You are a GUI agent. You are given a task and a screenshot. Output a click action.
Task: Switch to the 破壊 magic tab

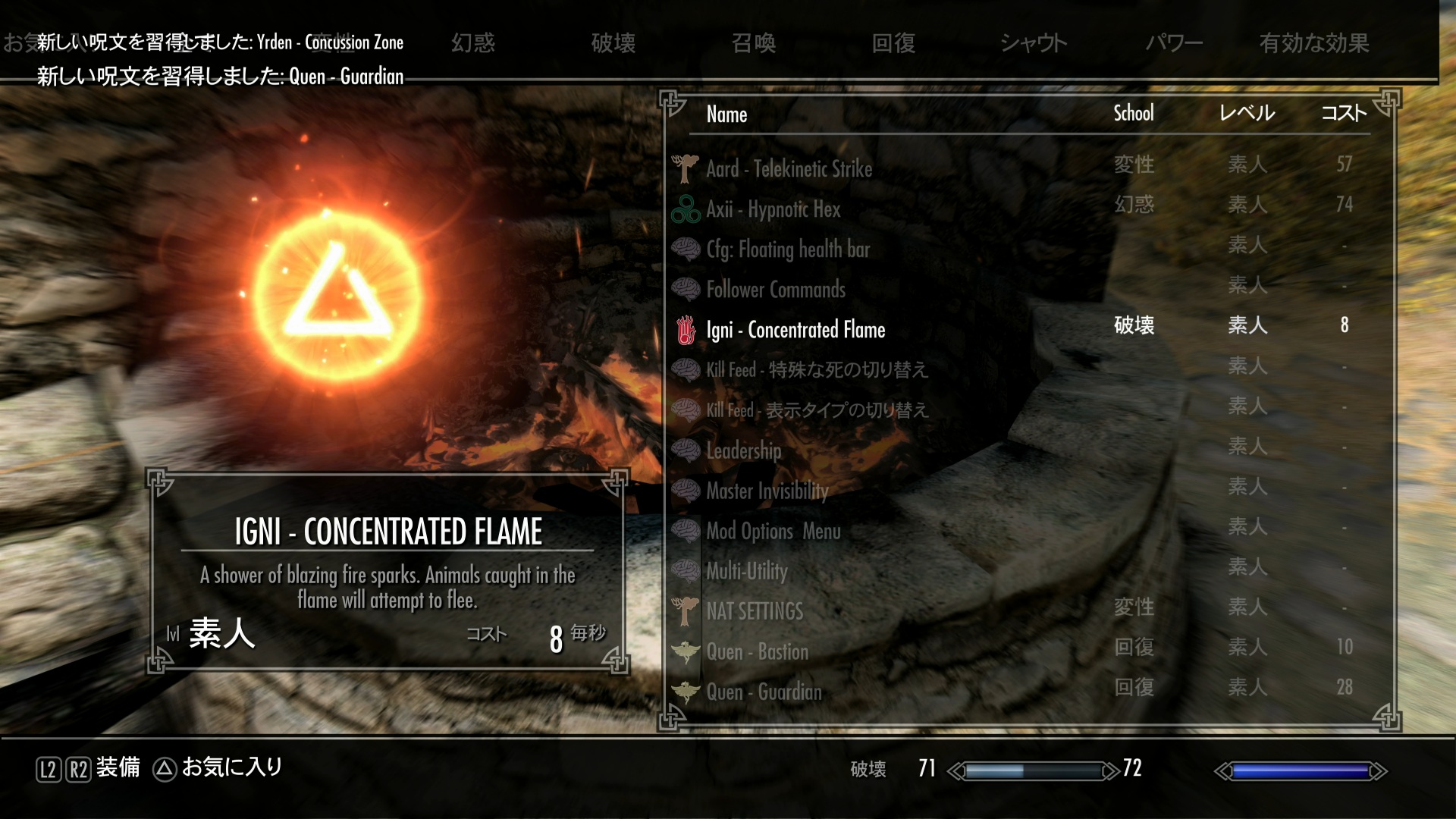tap(613, 42)
